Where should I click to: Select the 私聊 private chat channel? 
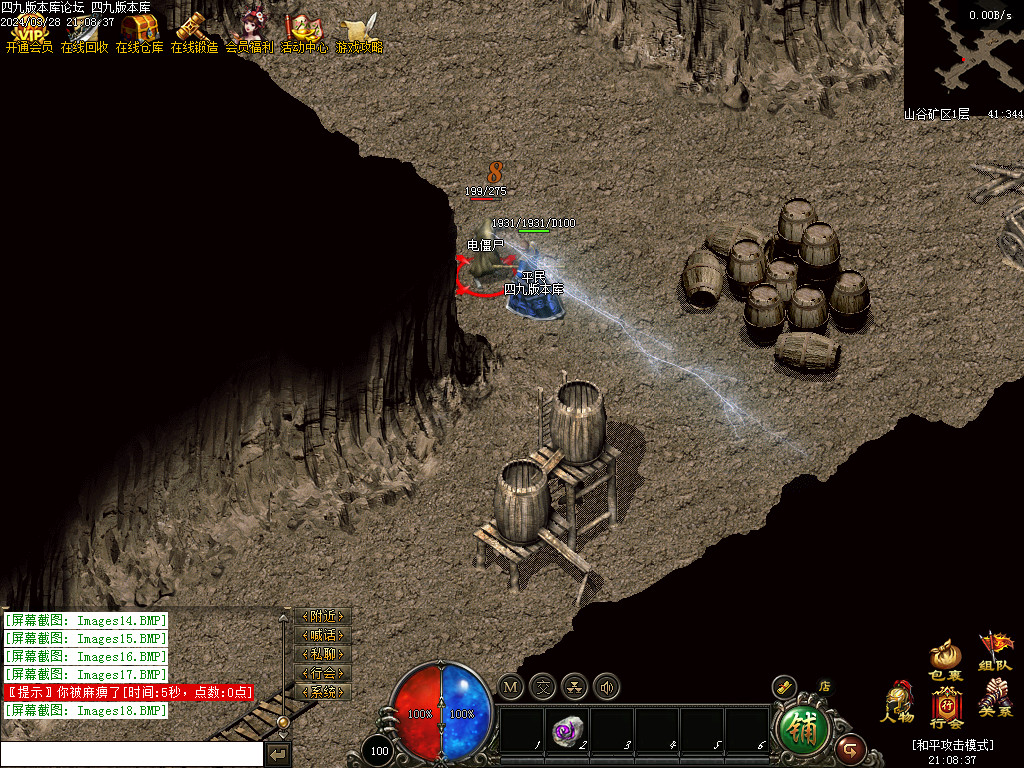pyautogui.click(x=323, y=654)
